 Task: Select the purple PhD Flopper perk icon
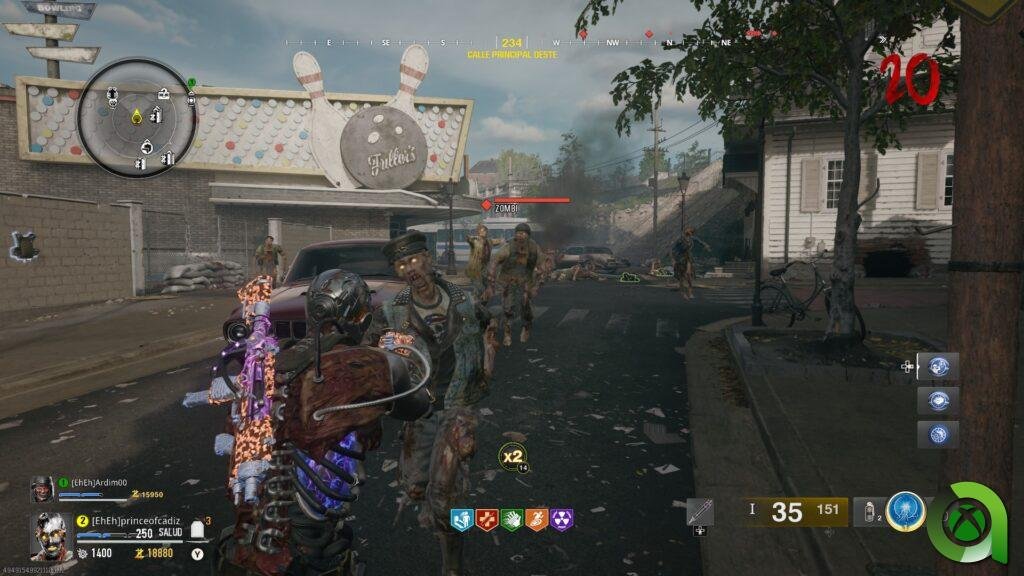(x=562, y=519)
